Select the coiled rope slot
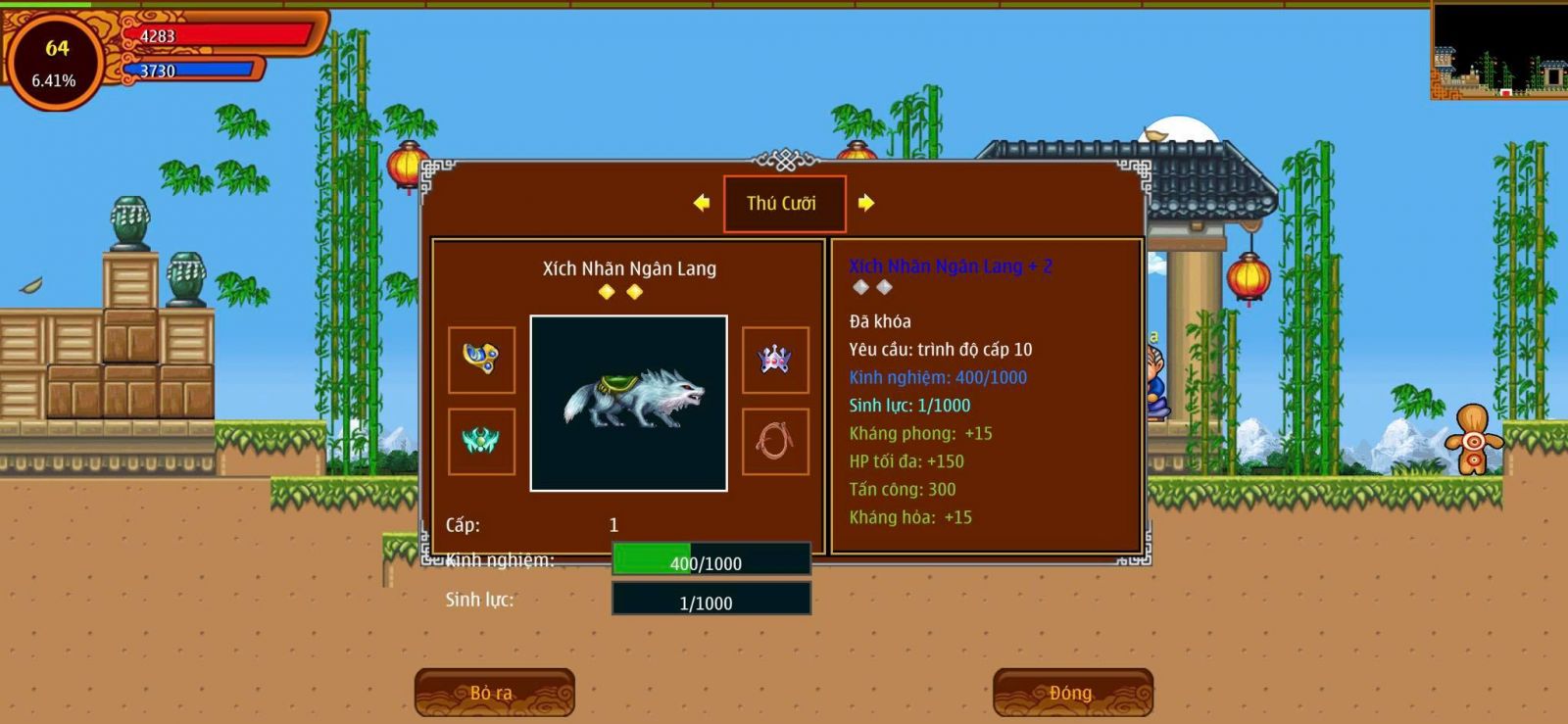Image resolution: width=1568 pixels, height=724 pixels. click(775, 442)
